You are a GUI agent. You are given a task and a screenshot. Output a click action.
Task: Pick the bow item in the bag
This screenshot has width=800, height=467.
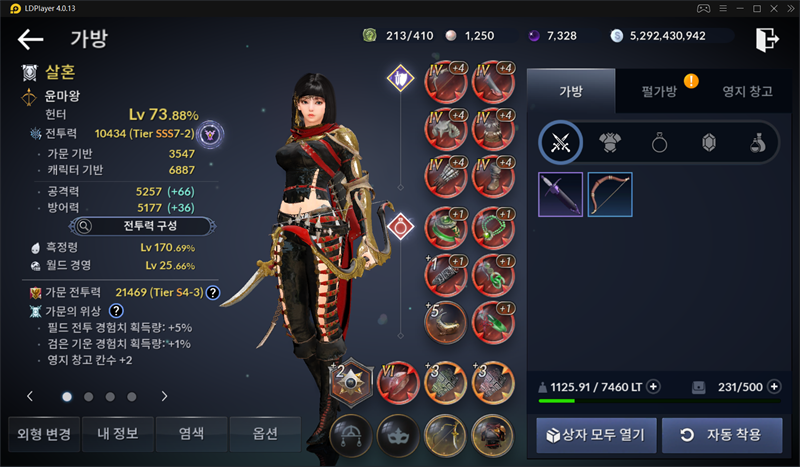coord(609,195)
